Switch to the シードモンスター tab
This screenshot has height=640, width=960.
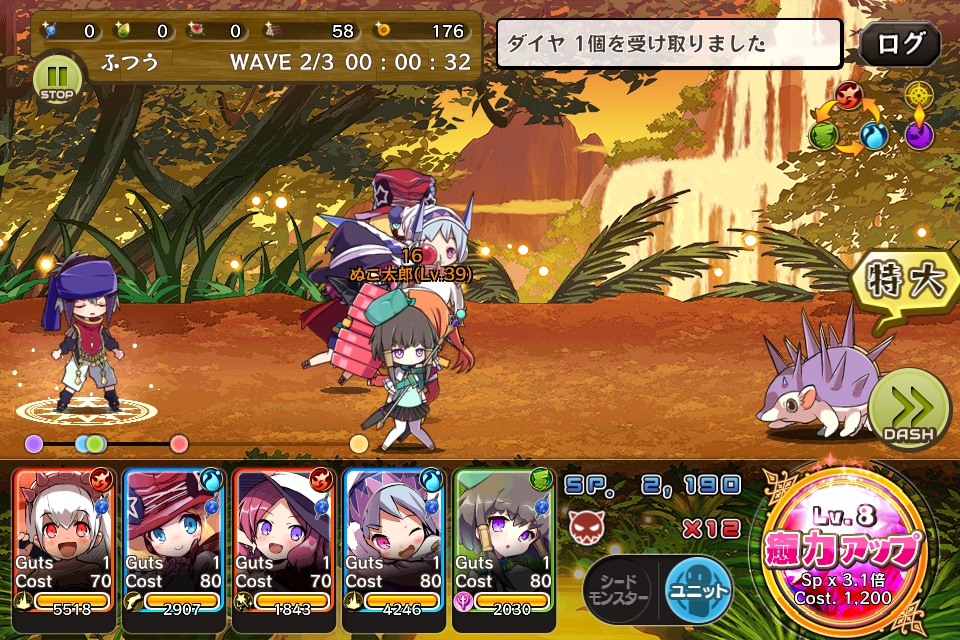click(x=620, y=590)
